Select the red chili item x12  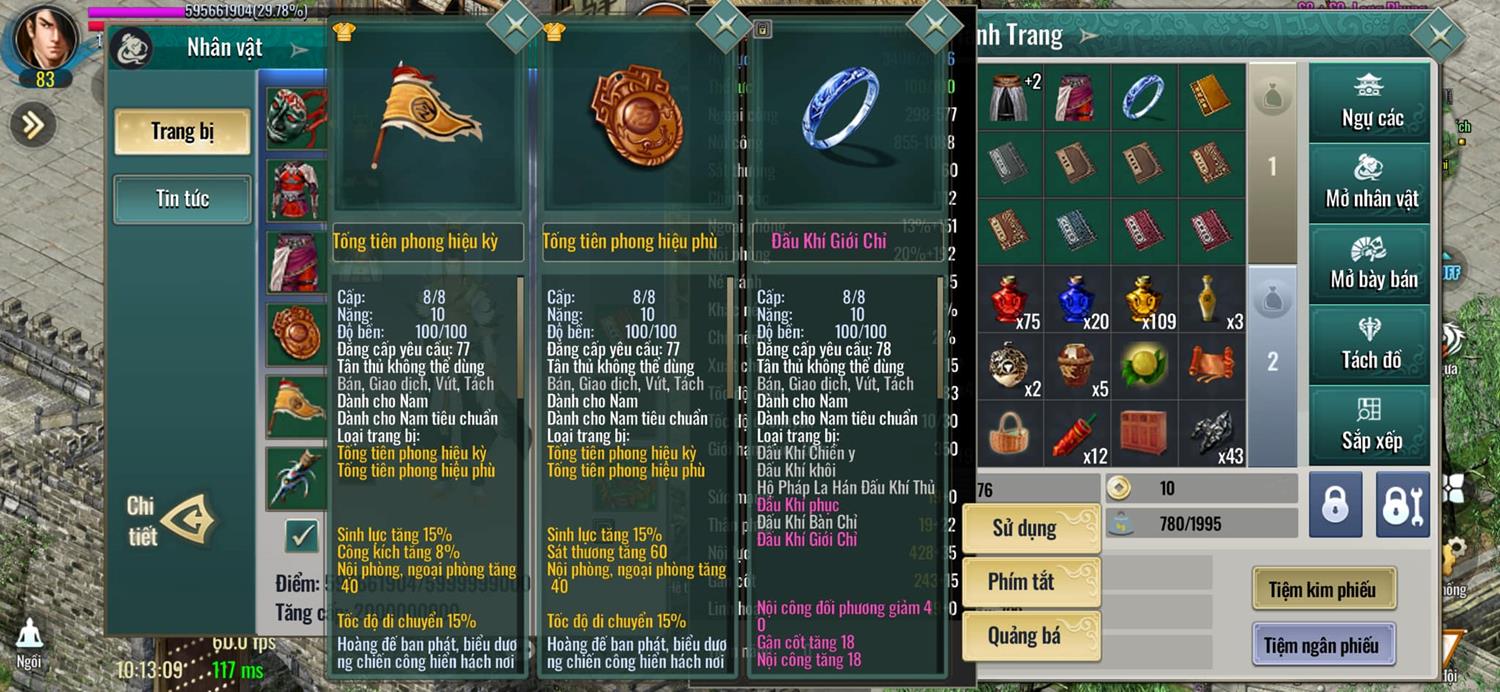click(1077, 434)
